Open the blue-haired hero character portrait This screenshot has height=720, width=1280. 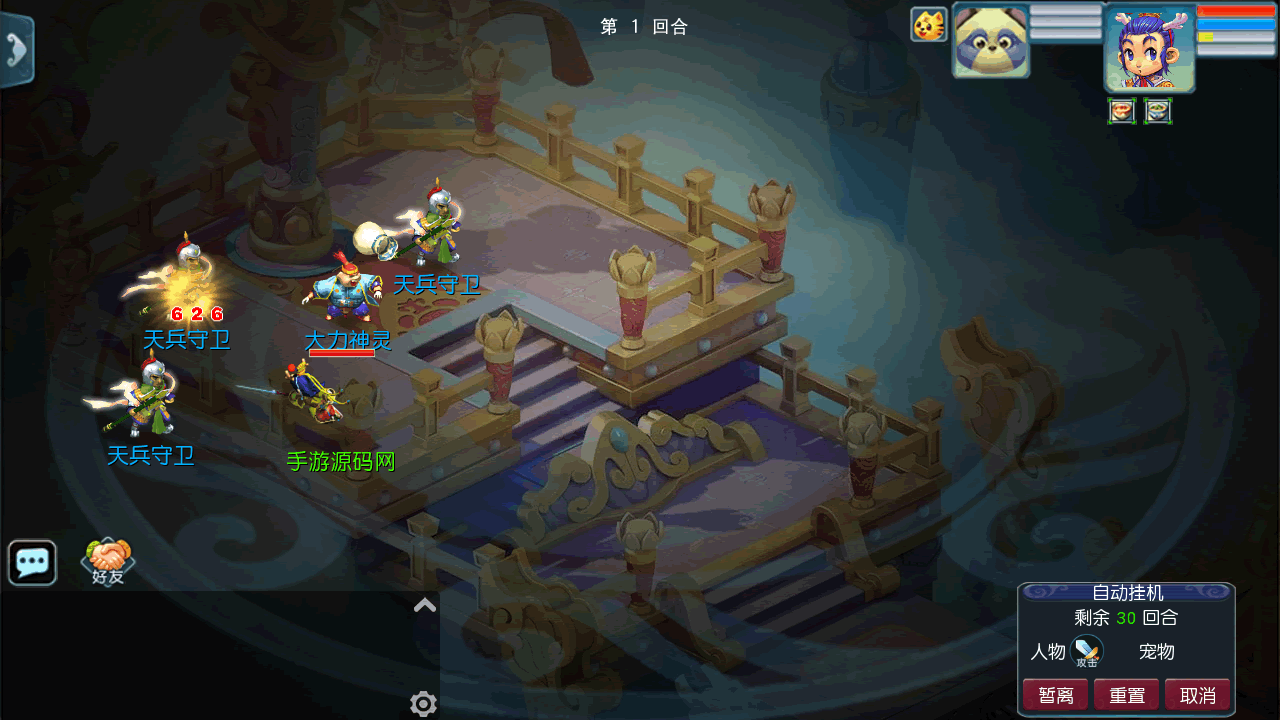[x=1150, y=50]
